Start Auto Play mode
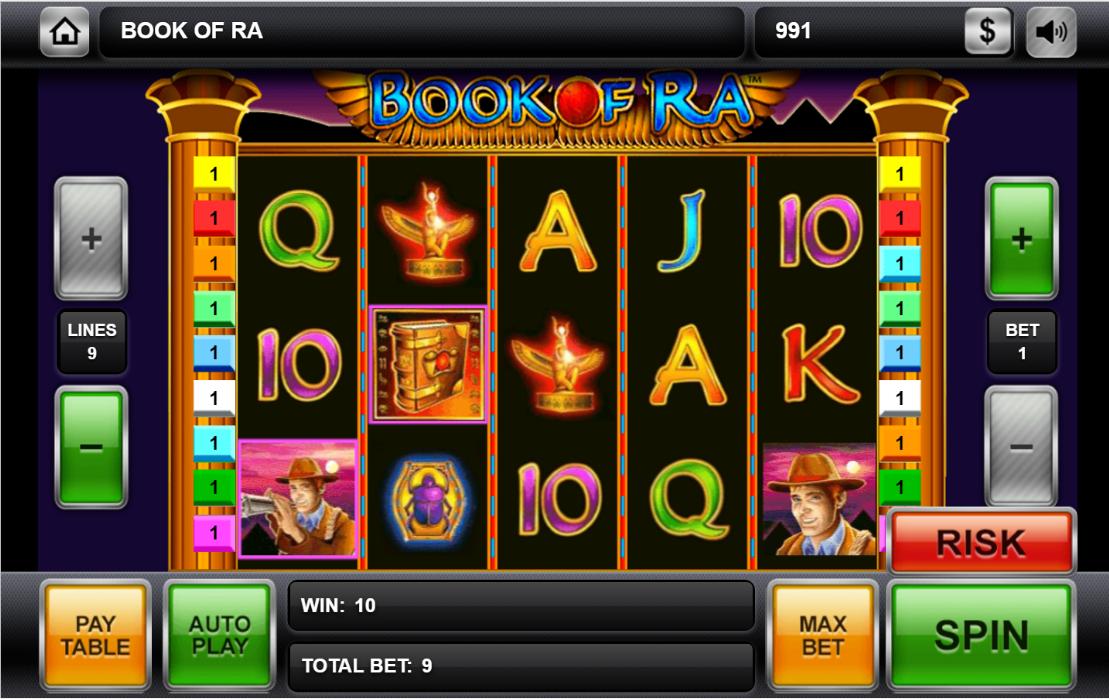 point(219,635)
